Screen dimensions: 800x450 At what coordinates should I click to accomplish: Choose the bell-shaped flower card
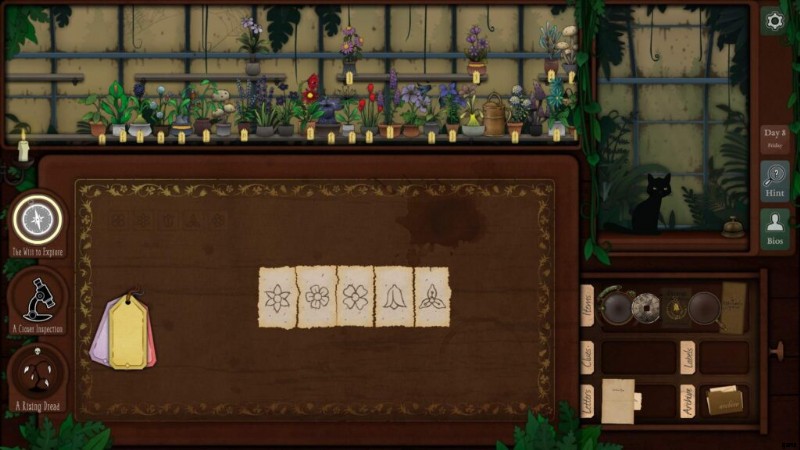(394, 297)
